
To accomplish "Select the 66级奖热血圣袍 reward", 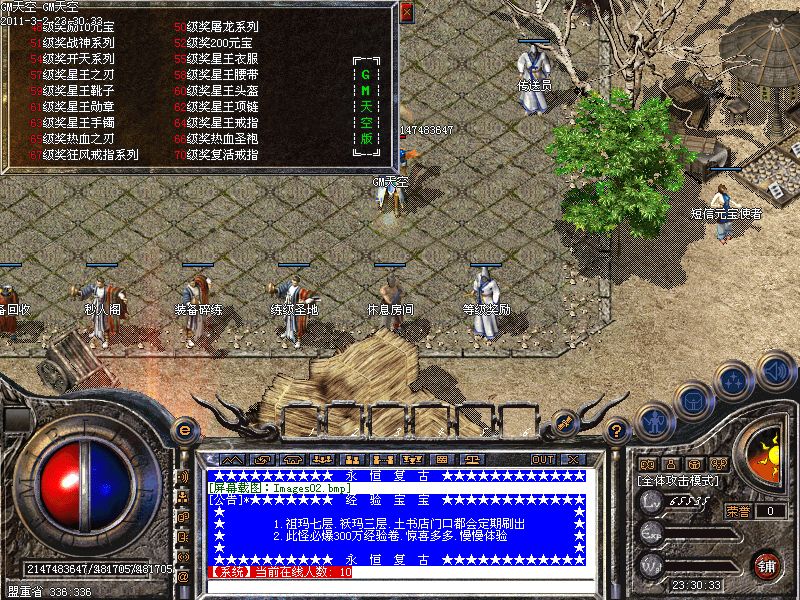I will 221,139.
